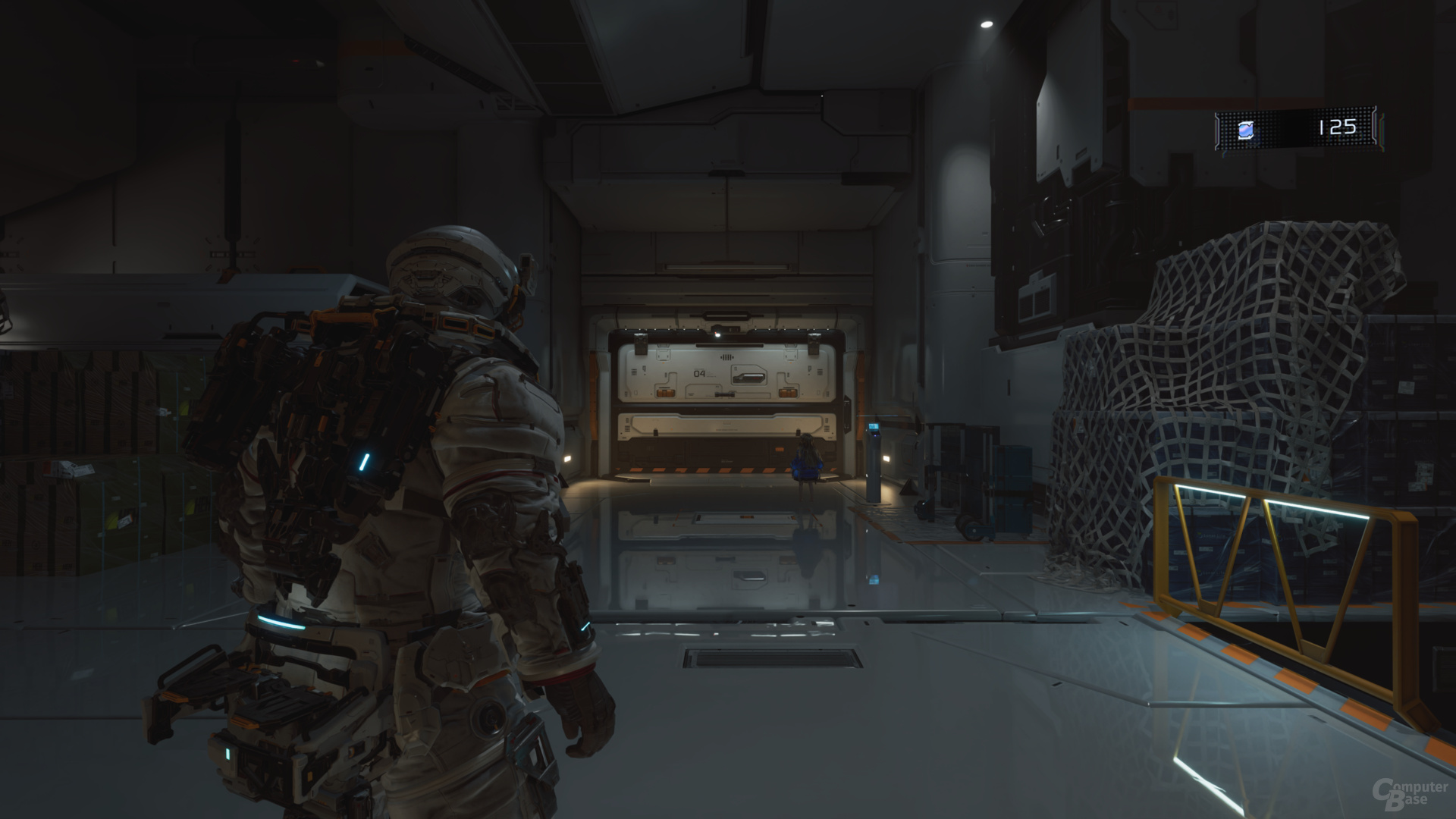This screenshot has height=819, width=1456.
Task: Click the ceiling light fixture above the door
Action: [718, 334]
